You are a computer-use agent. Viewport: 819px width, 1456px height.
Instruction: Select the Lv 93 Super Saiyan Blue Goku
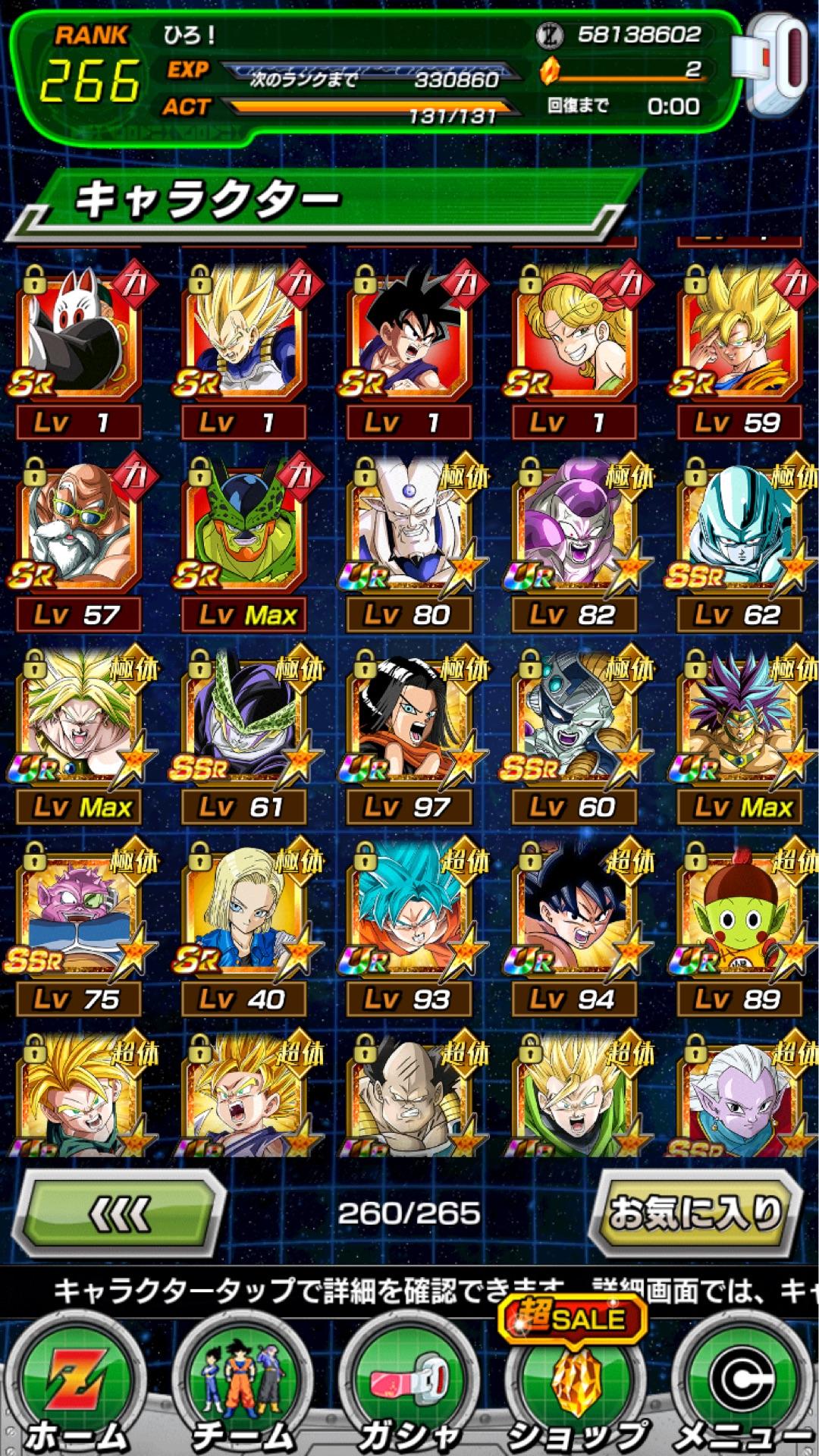(409, 910)
